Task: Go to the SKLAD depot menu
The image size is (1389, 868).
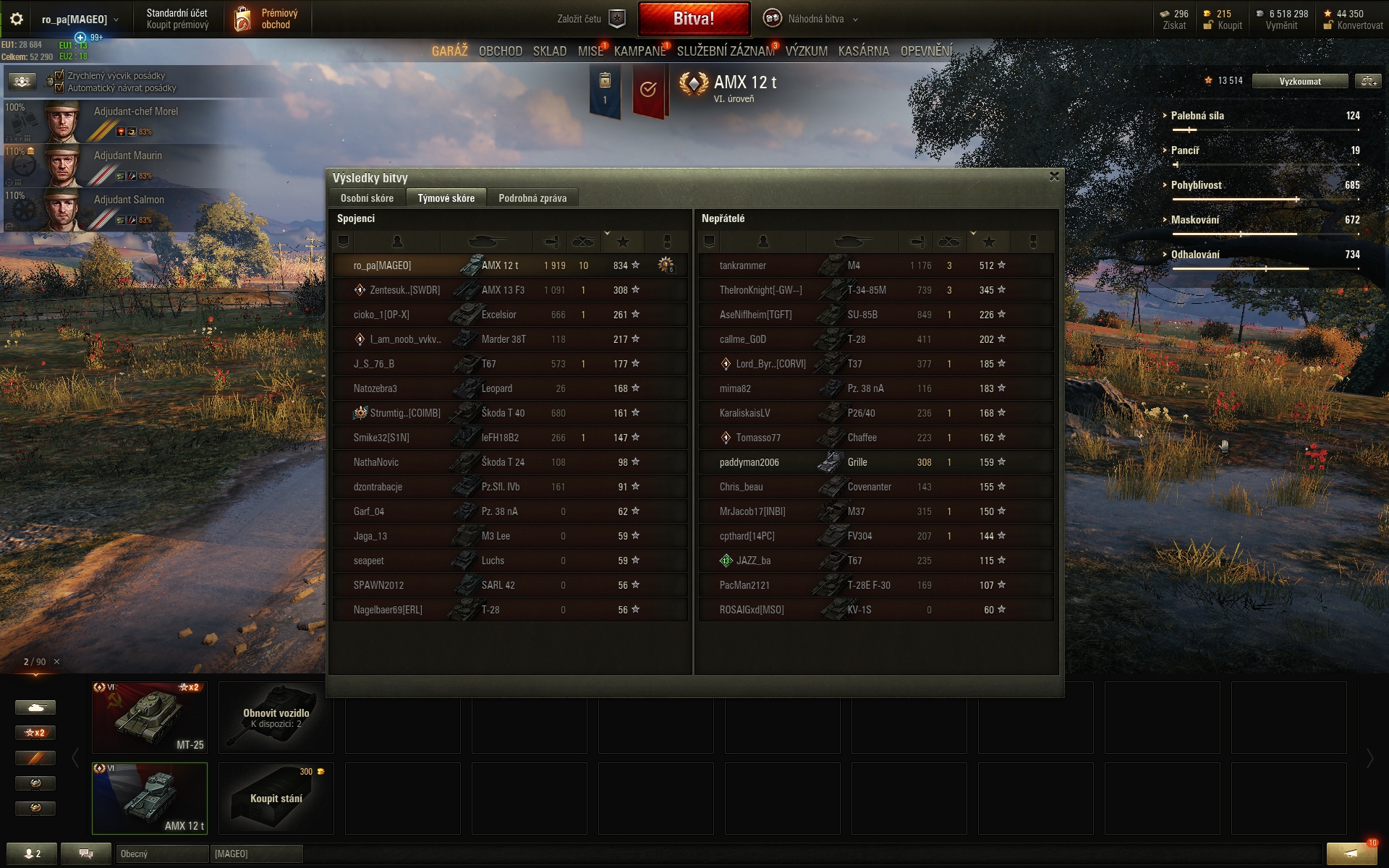Action: (549, 51)
